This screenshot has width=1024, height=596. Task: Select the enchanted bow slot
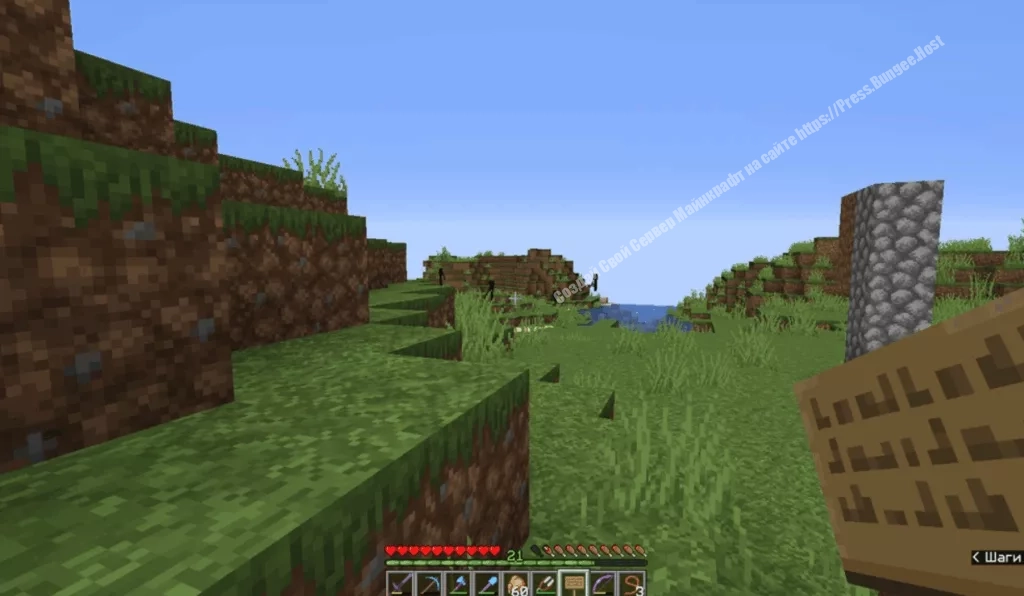(x=603, y=584)
